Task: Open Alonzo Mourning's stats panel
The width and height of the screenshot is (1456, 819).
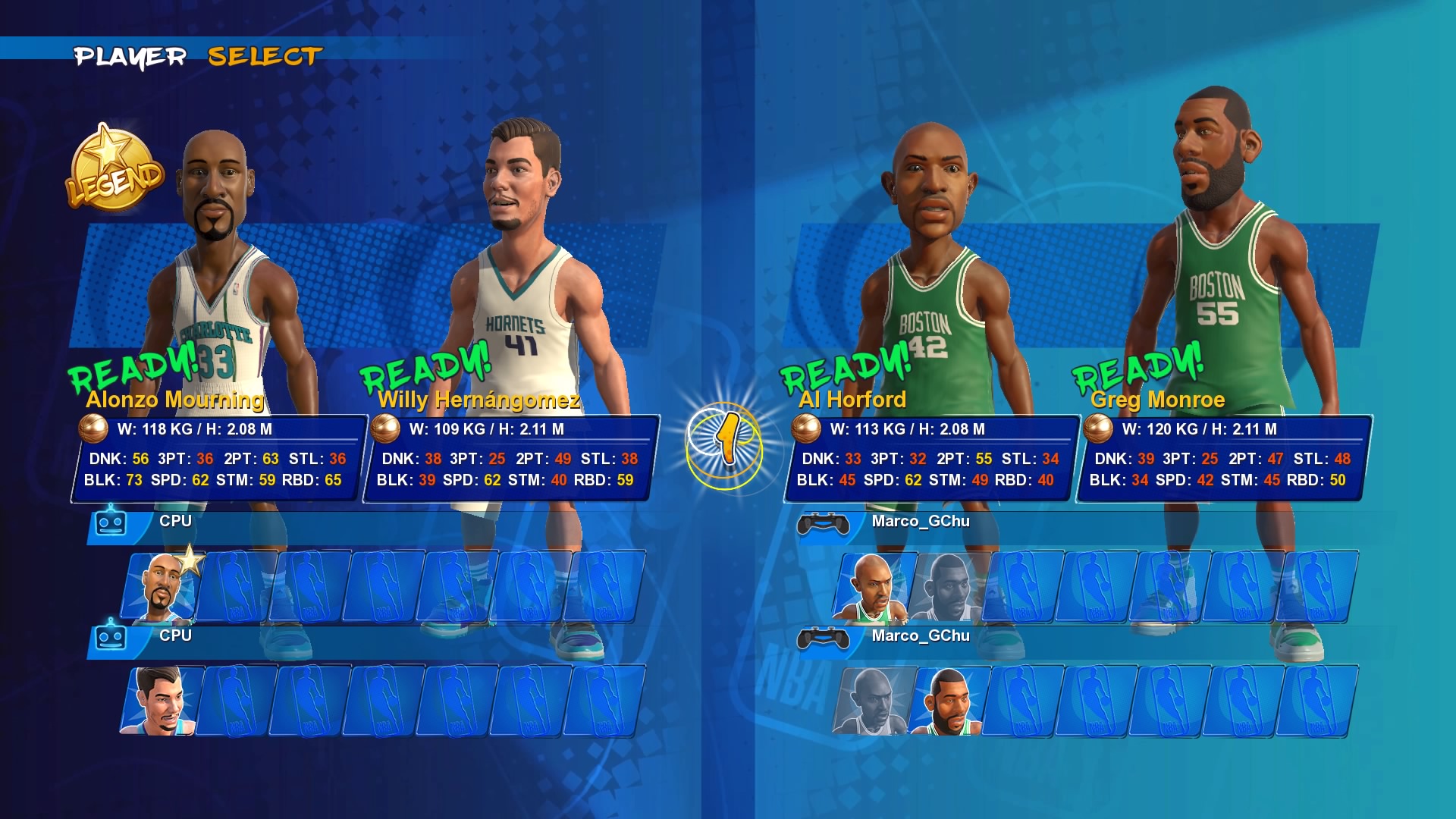Action: [215, 458]
